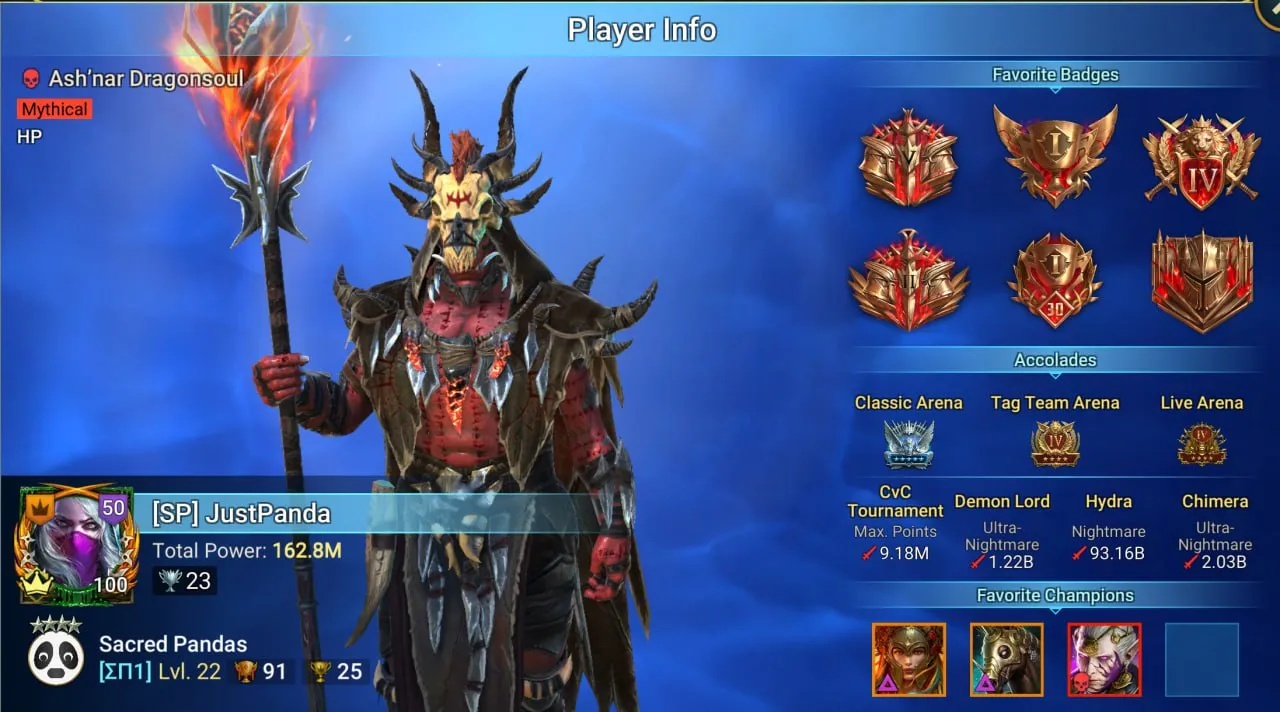
Task: Open the golden horse-masked champion portrait
Action: (x=1006, y=659)
